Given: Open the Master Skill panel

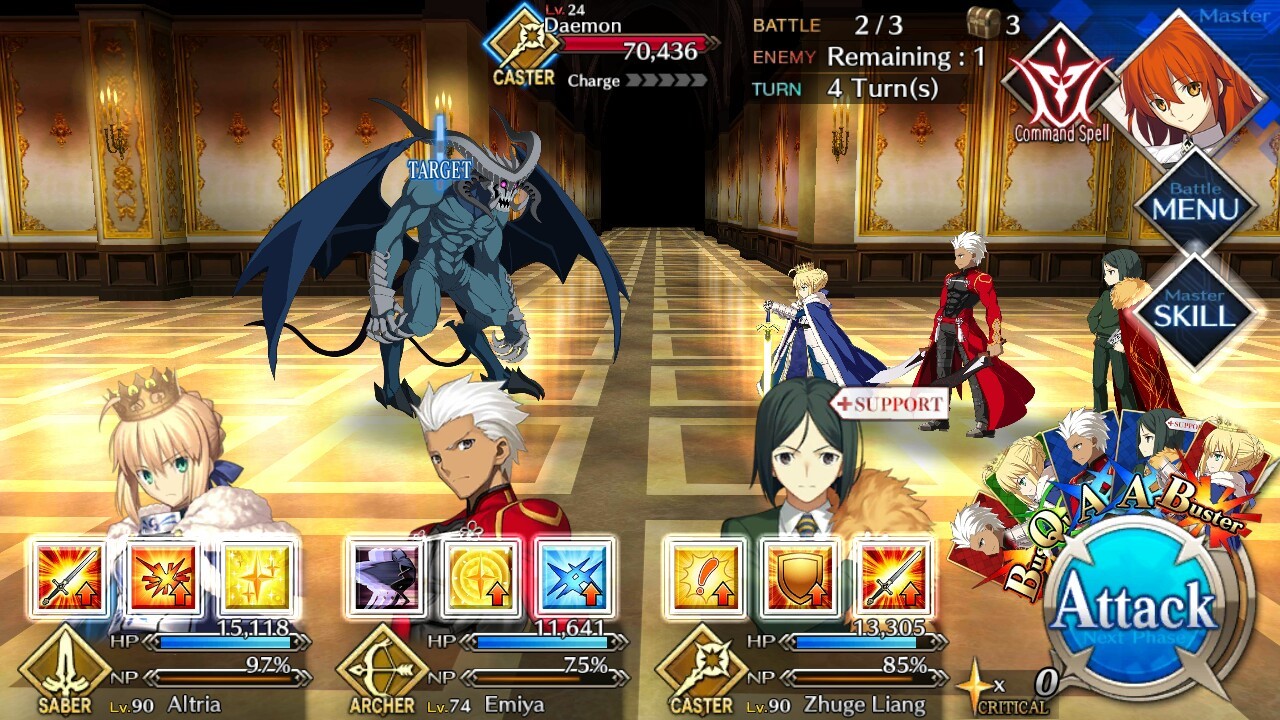Looking at the screenshot, I should (x=1195, y=312).
